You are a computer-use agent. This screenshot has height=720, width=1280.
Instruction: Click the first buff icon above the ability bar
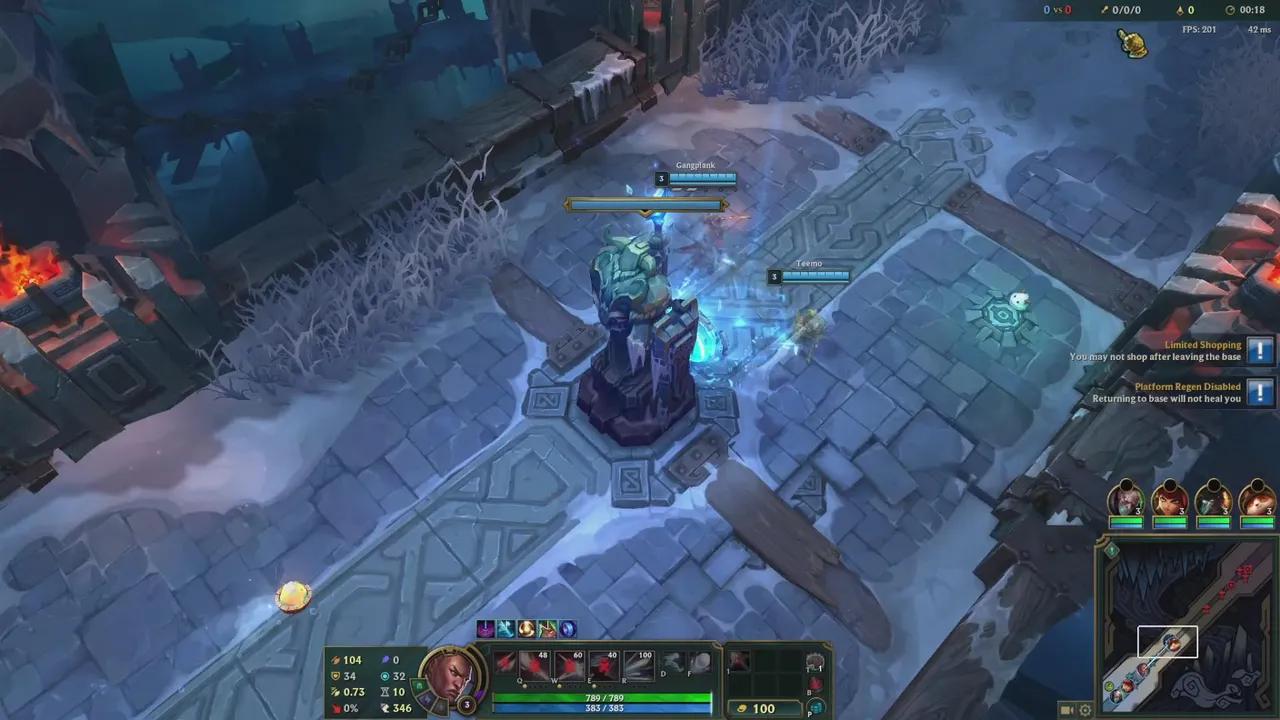point(484,628)
